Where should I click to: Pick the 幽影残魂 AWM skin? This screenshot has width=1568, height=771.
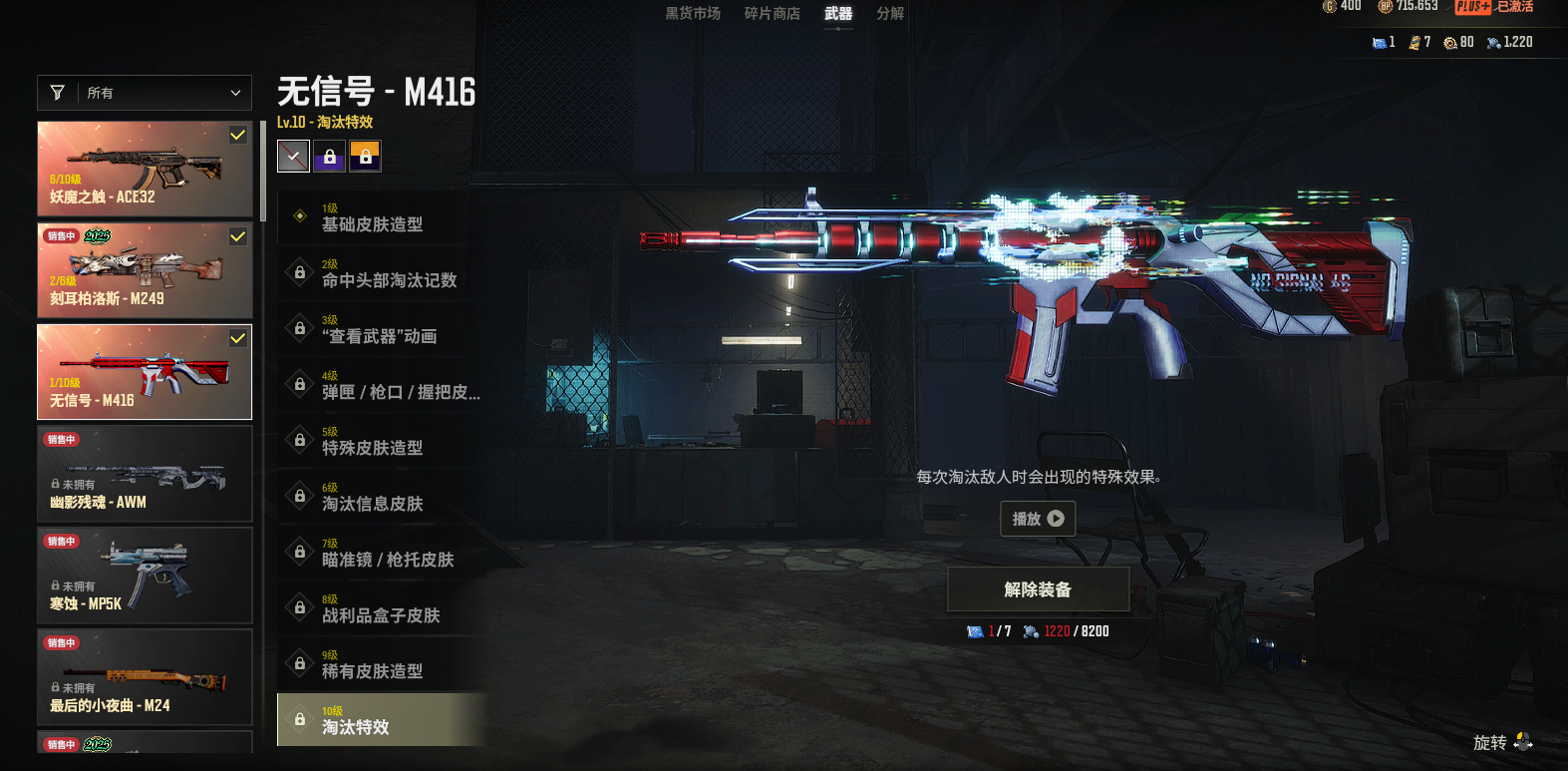click(145, 474)
